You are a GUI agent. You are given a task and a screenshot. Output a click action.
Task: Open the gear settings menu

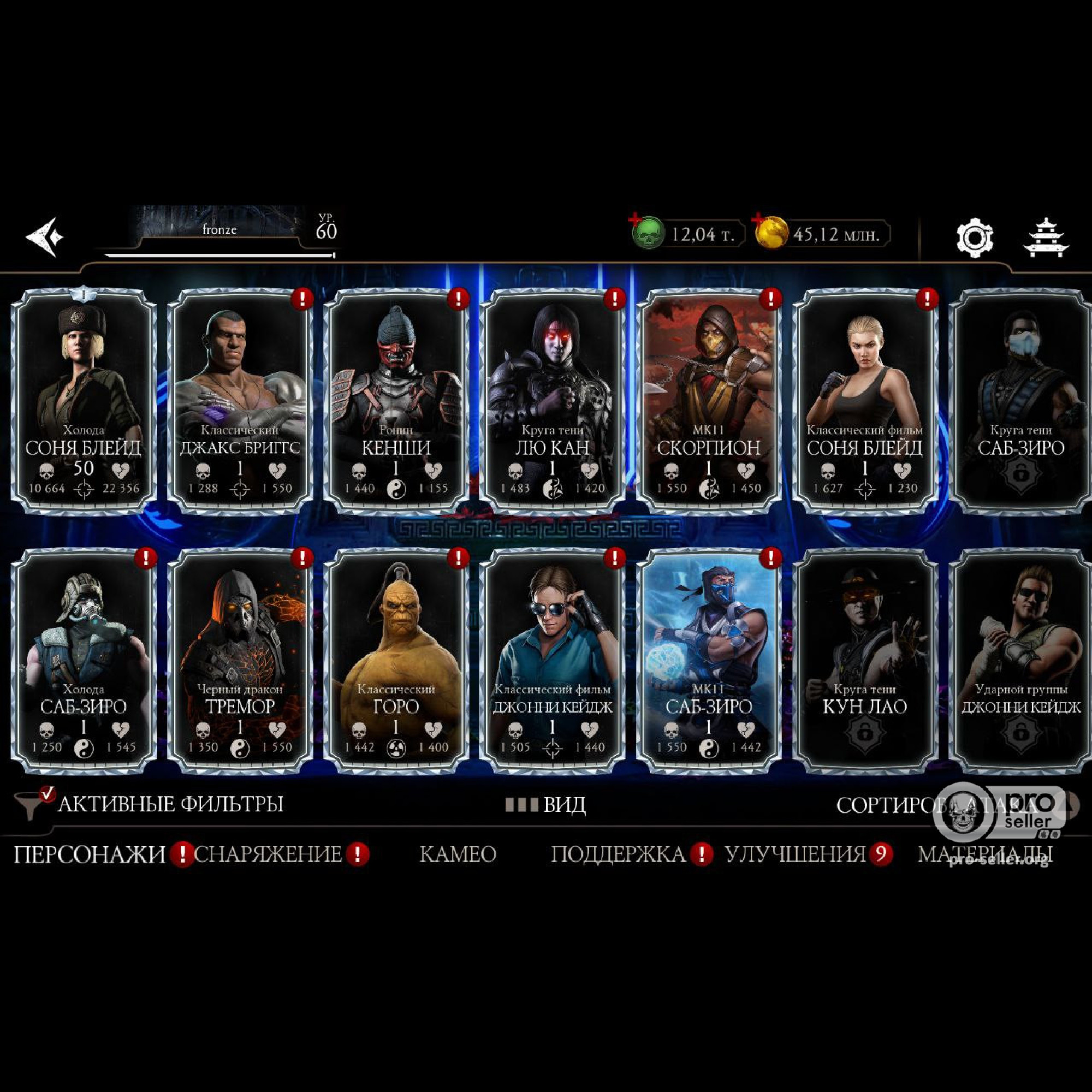point(974,238)
